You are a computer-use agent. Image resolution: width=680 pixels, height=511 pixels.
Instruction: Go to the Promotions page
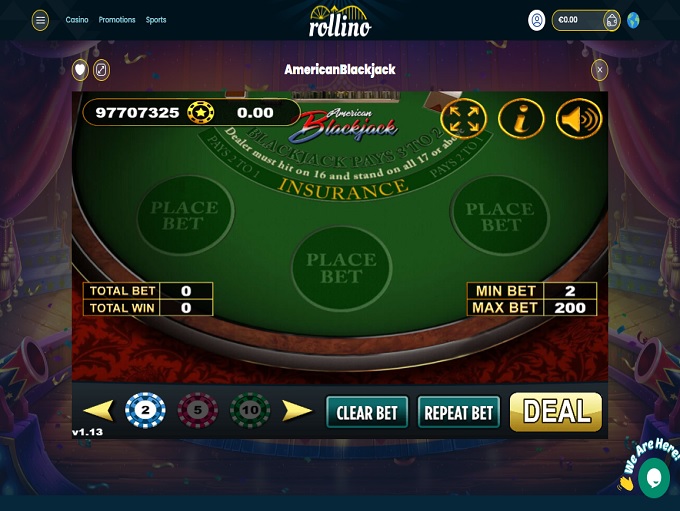tap(117, 20)
